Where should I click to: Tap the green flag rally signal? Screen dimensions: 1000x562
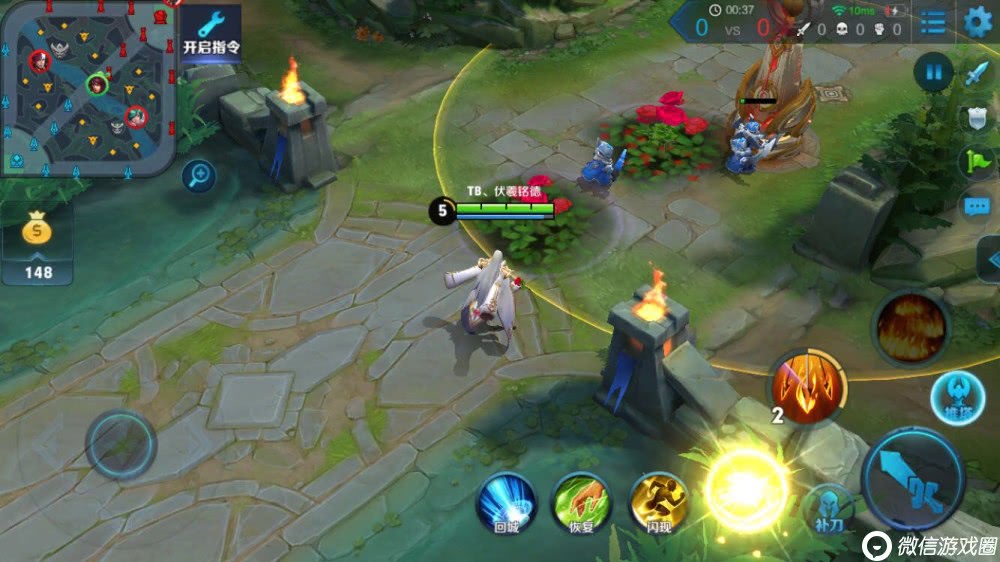coord(977,161)
